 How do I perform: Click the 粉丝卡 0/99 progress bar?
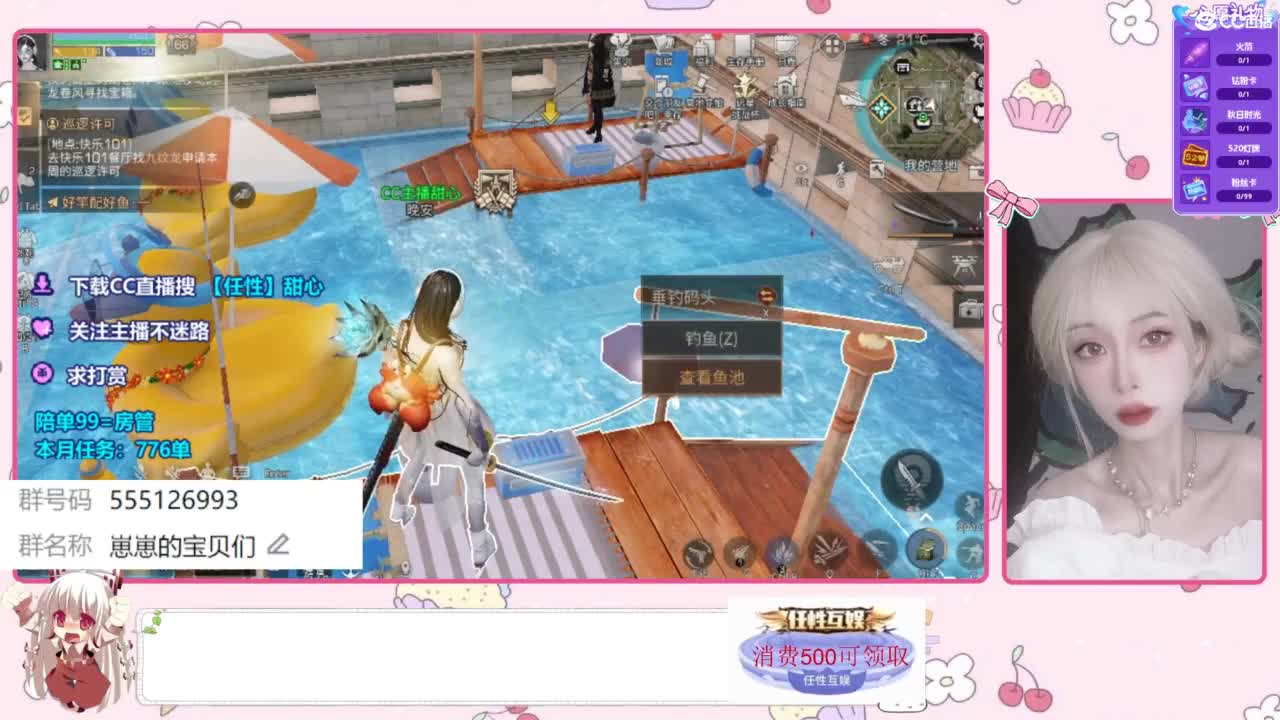1245,194
